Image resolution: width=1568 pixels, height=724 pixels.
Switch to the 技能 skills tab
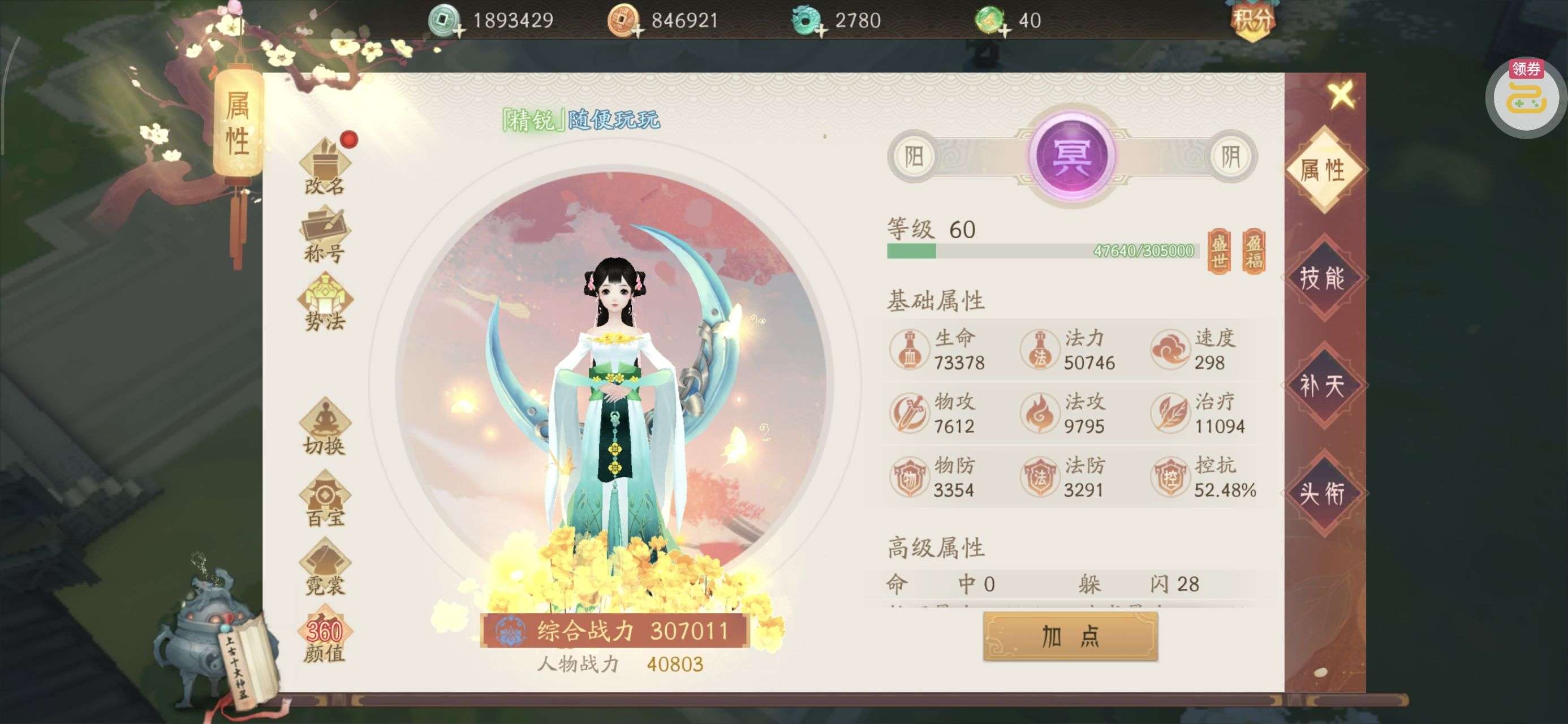[x=1323, y=278]
